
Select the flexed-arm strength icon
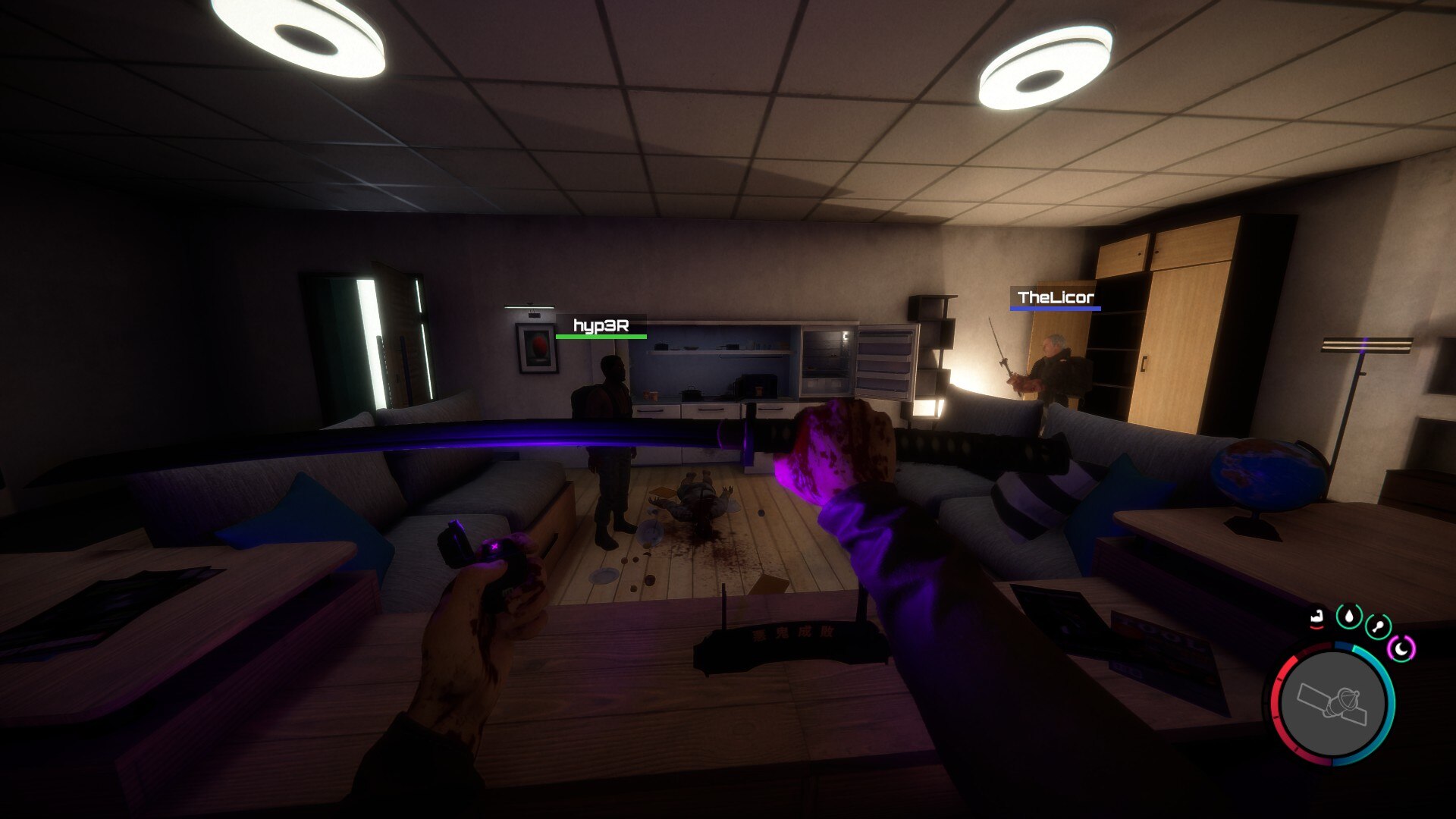point(1317,619)
